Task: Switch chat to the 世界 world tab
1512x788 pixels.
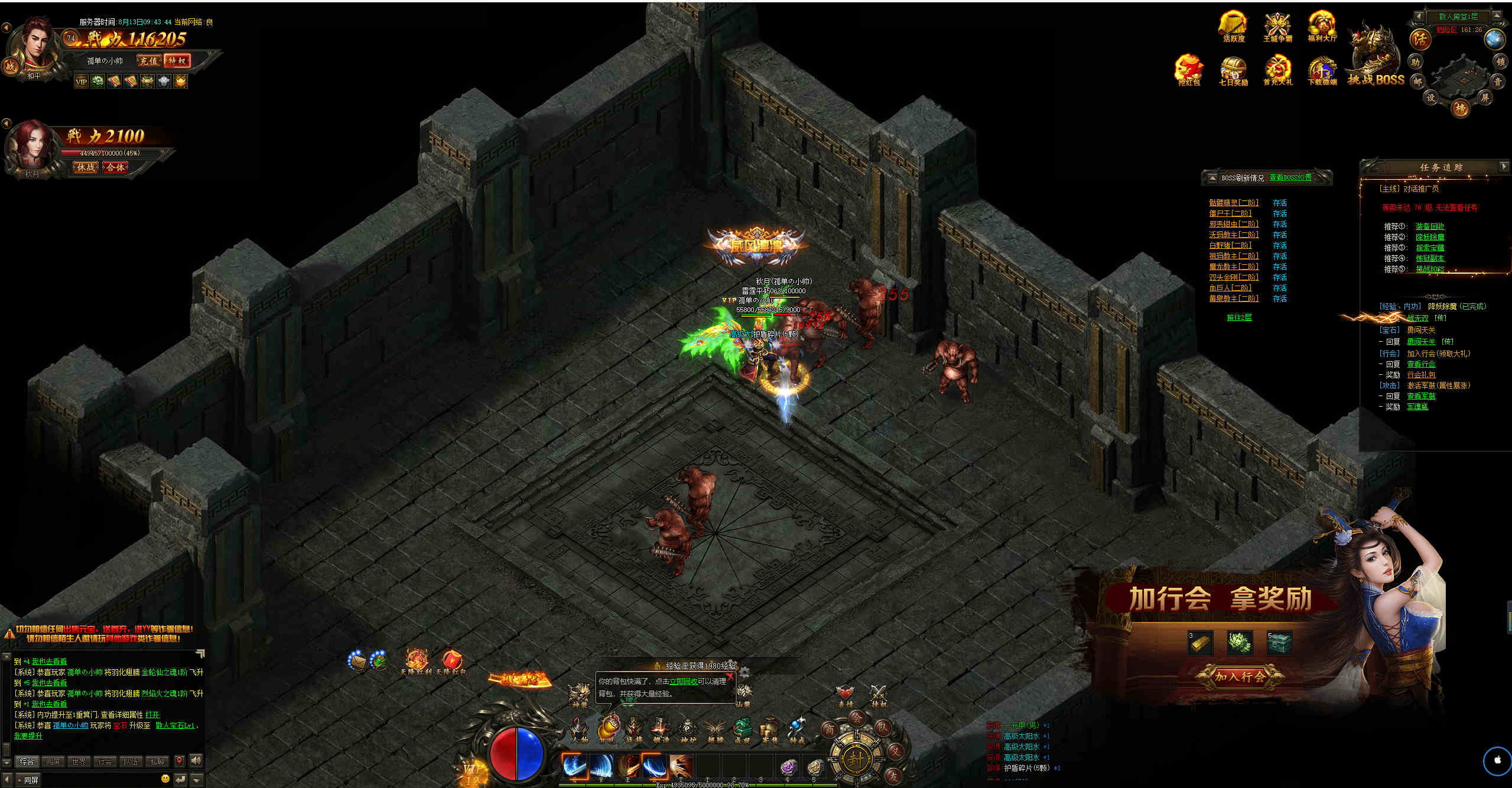Action: point(79,761)
